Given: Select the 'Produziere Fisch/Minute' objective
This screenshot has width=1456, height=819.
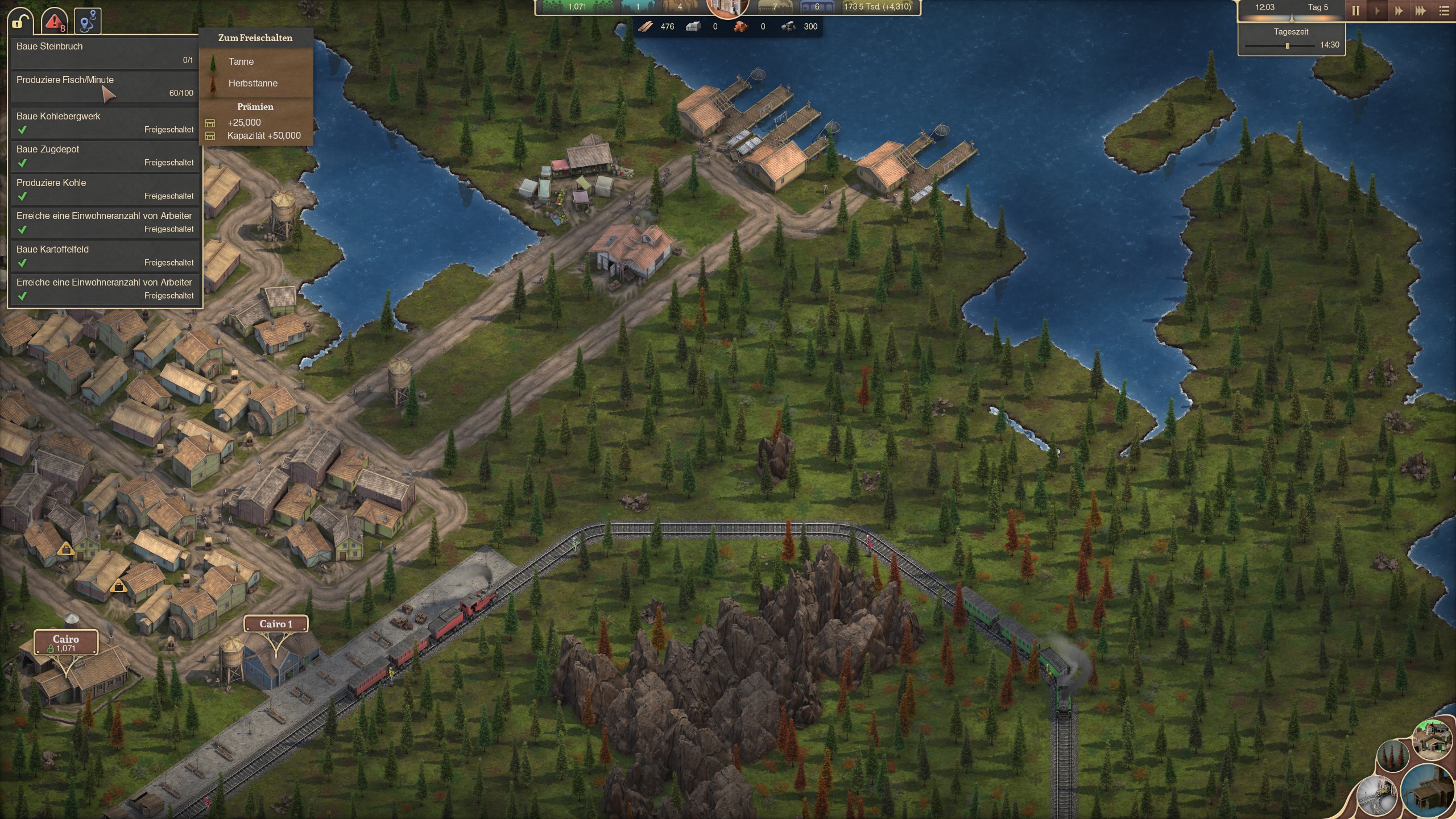Looking at the screenshot, I should (x=105, y=86).
